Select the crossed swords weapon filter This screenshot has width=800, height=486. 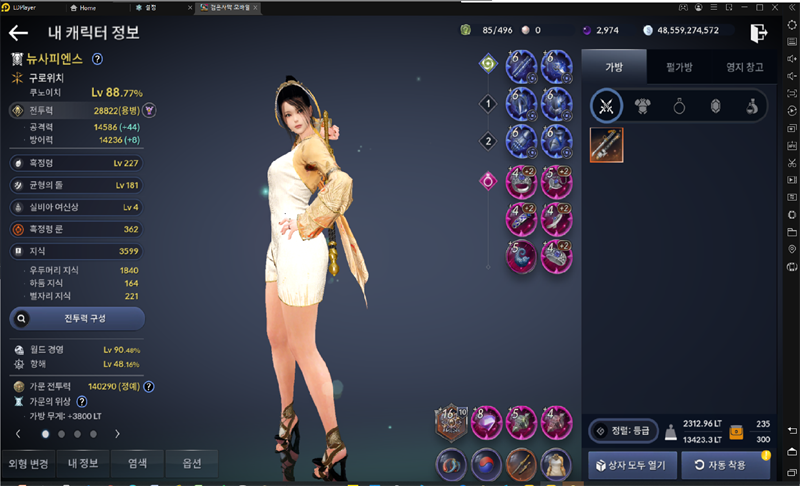[x=606, y=106]
